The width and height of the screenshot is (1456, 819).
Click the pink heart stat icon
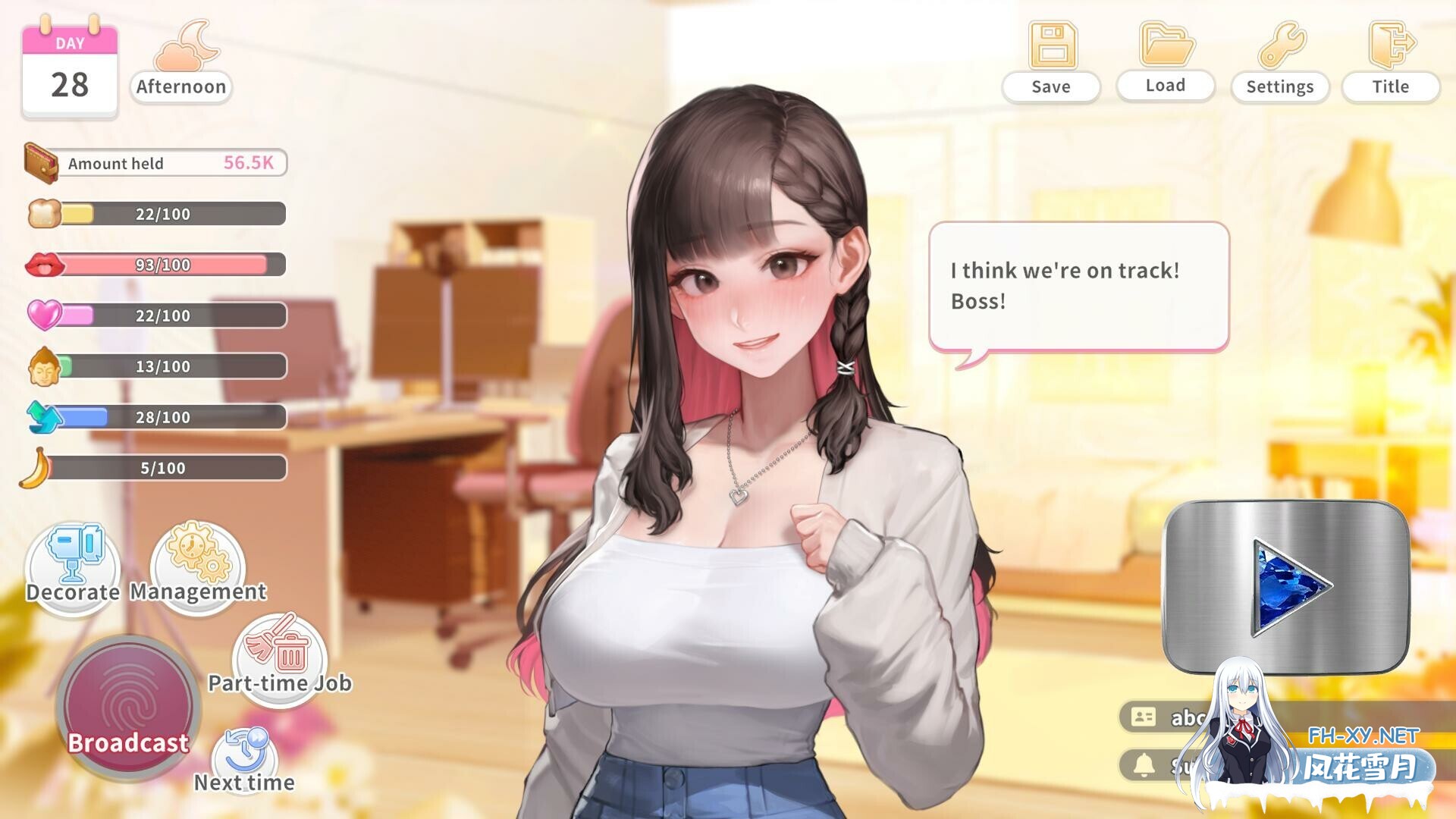pyautogui.click(x=45, y=315)
